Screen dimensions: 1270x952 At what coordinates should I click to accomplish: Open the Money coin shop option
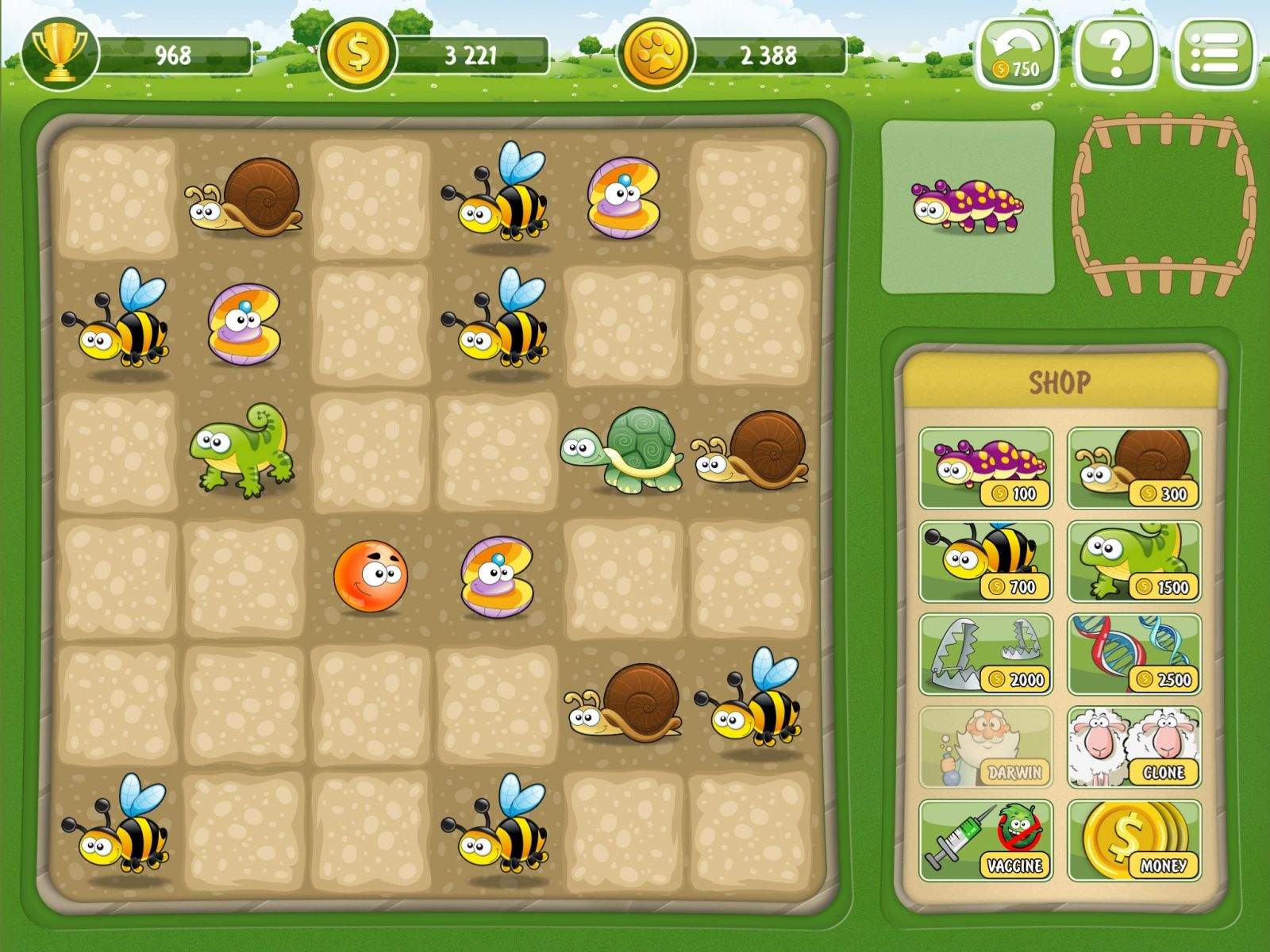click(x=1134, y=840)
